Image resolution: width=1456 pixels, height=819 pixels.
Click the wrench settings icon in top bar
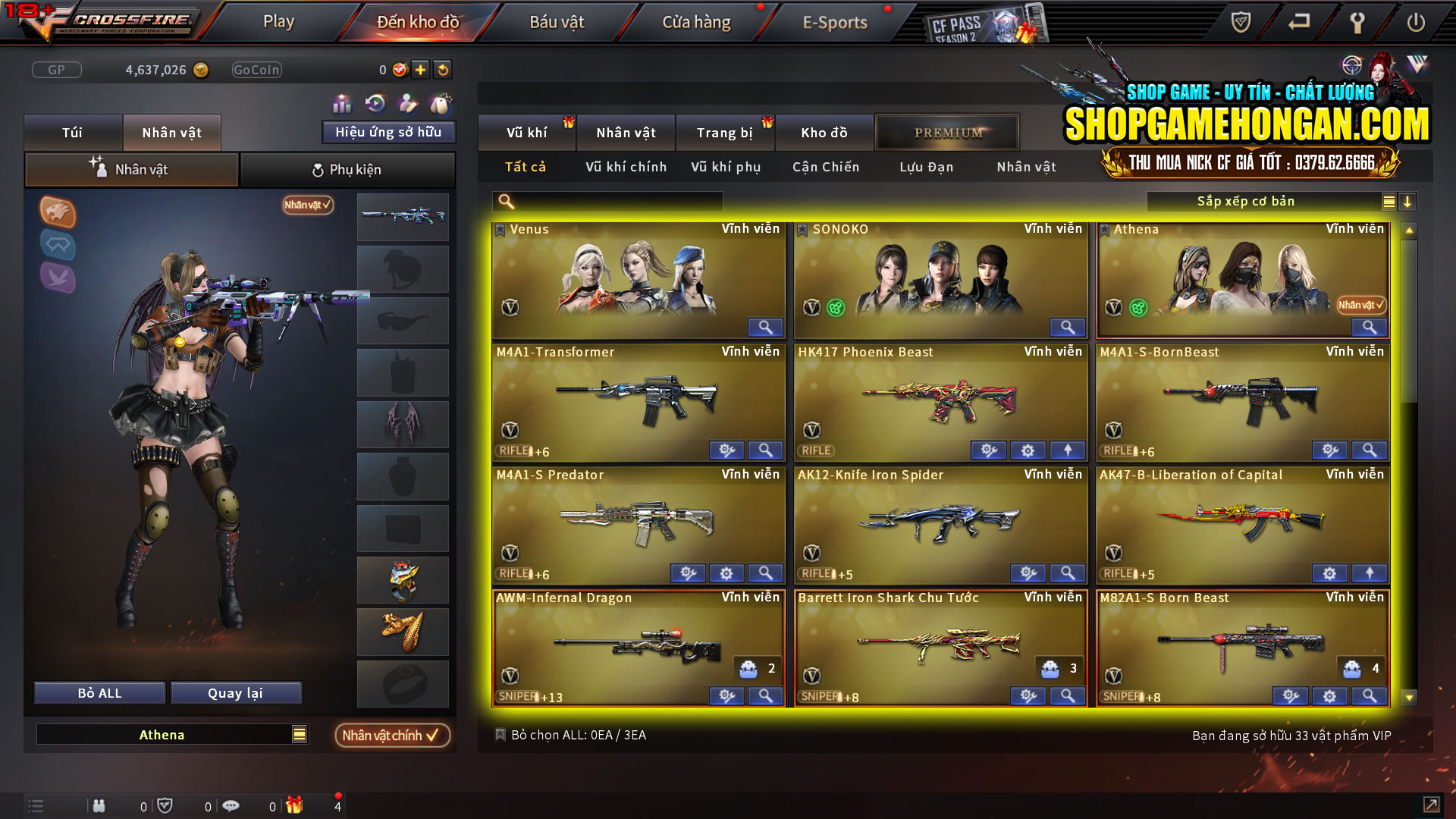pyautogui.click(x=1357, y=23)
